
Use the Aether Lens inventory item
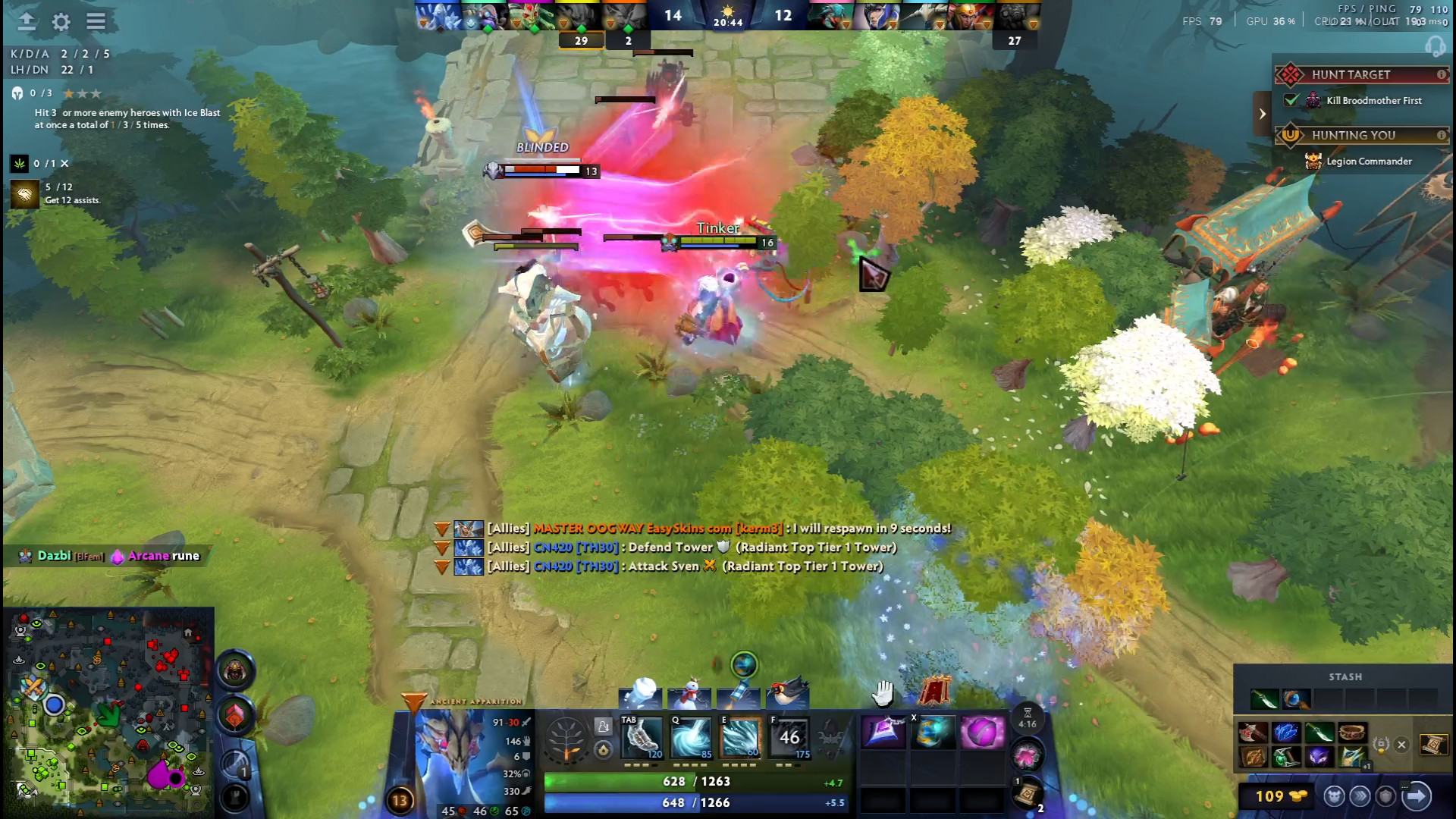883,733
